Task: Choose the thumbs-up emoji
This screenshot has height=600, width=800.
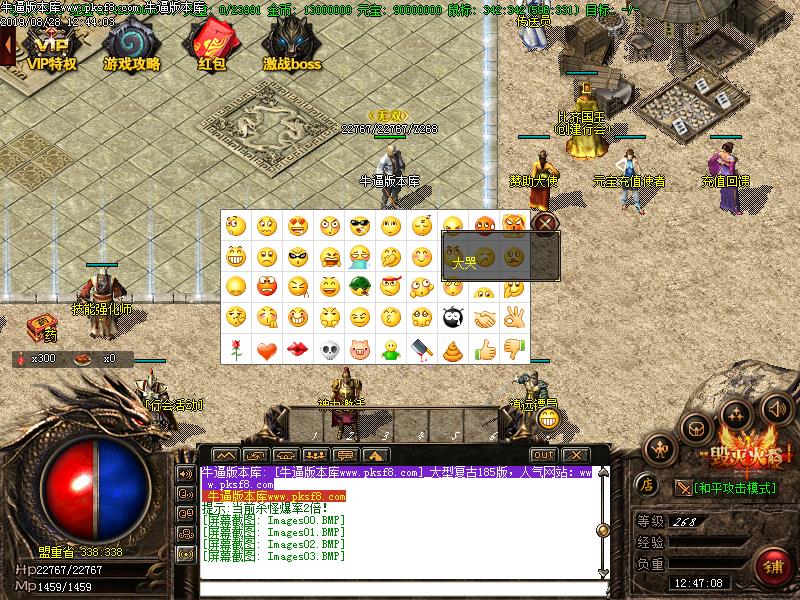Action: (484, 350)
